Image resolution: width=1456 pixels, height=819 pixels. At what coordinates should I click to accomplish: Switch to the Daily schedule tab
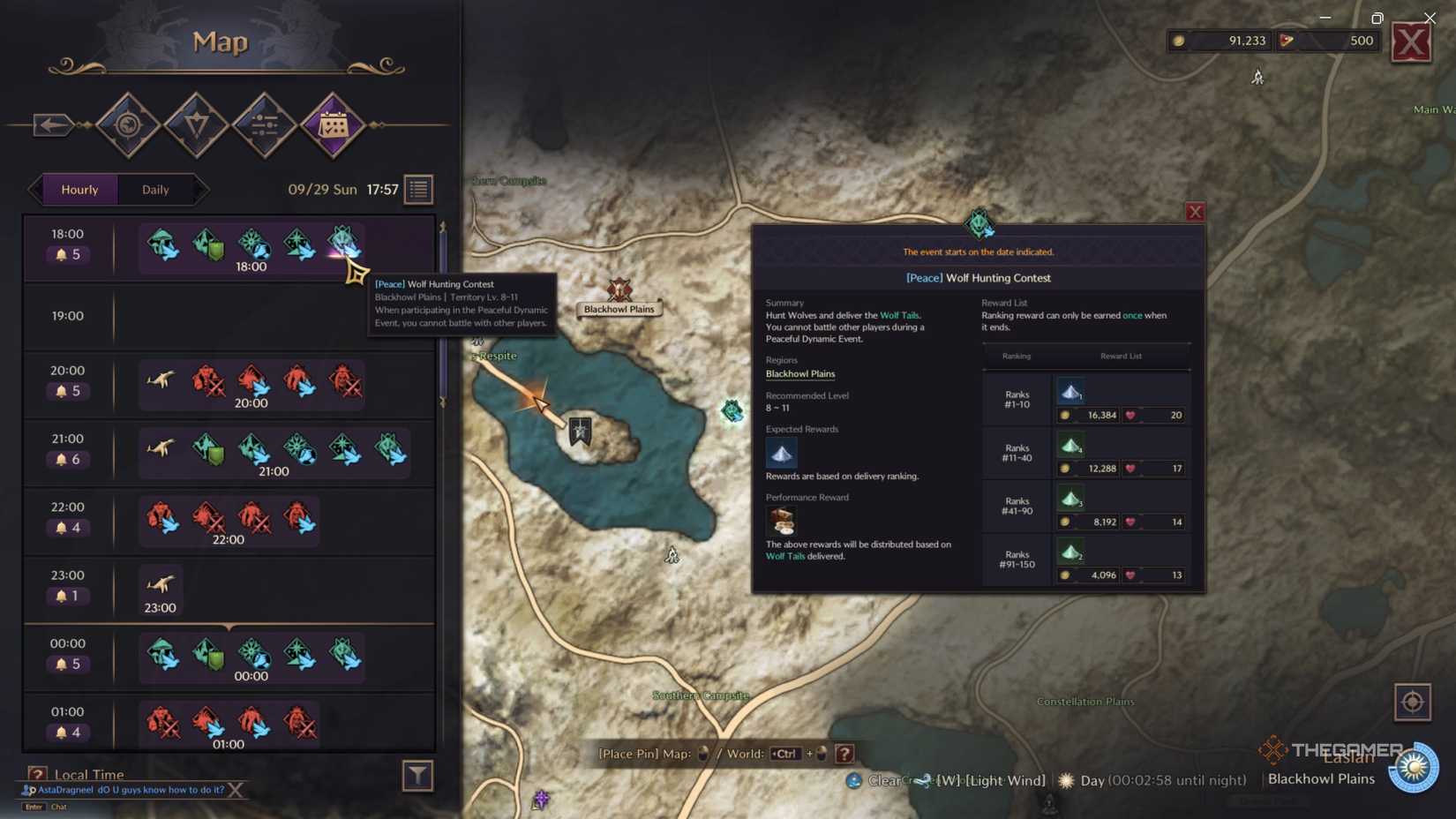[155, 189]
